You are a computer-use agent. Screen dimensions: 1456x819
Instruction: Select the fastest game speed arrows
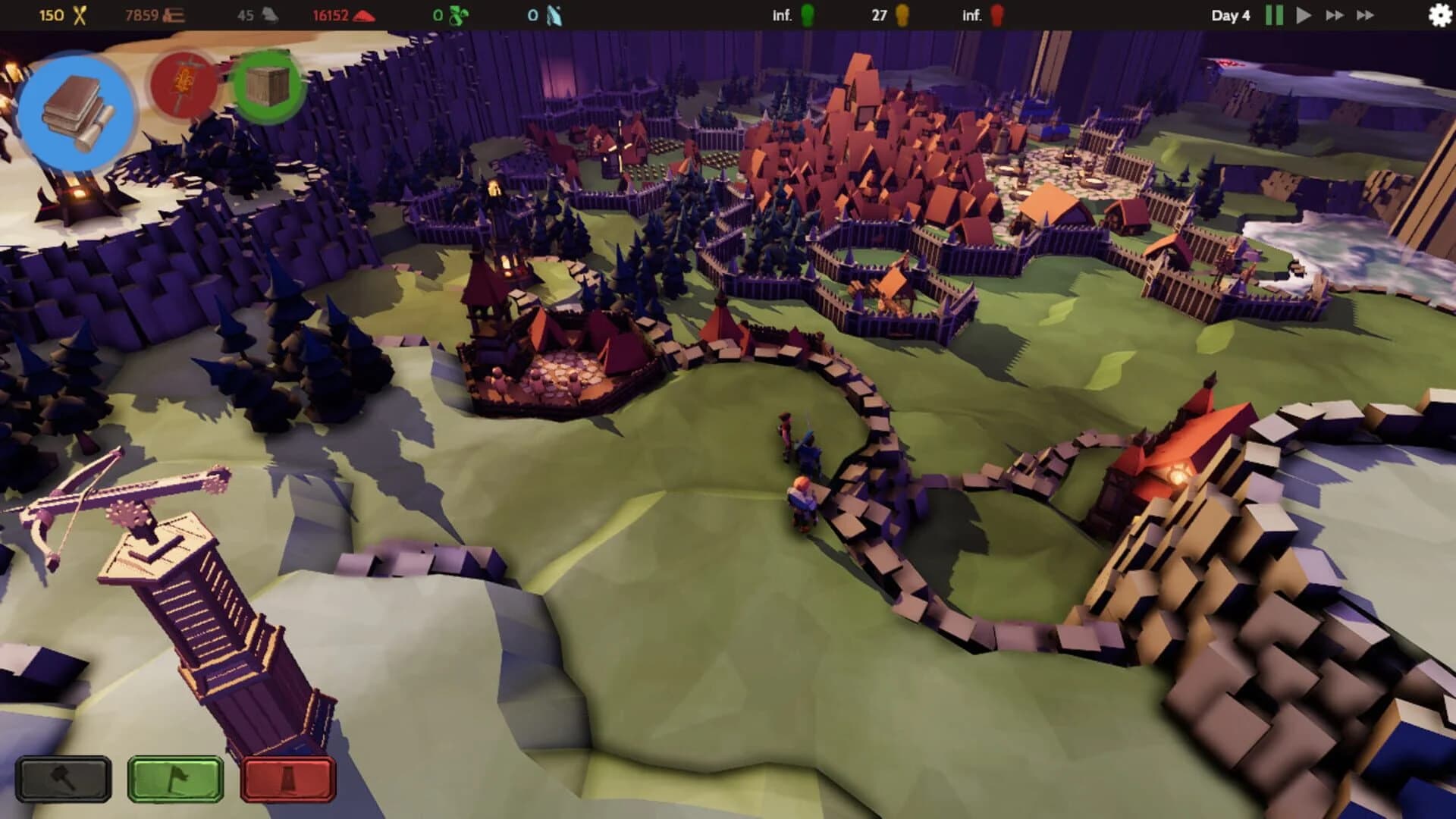[x=1365, y=14]
